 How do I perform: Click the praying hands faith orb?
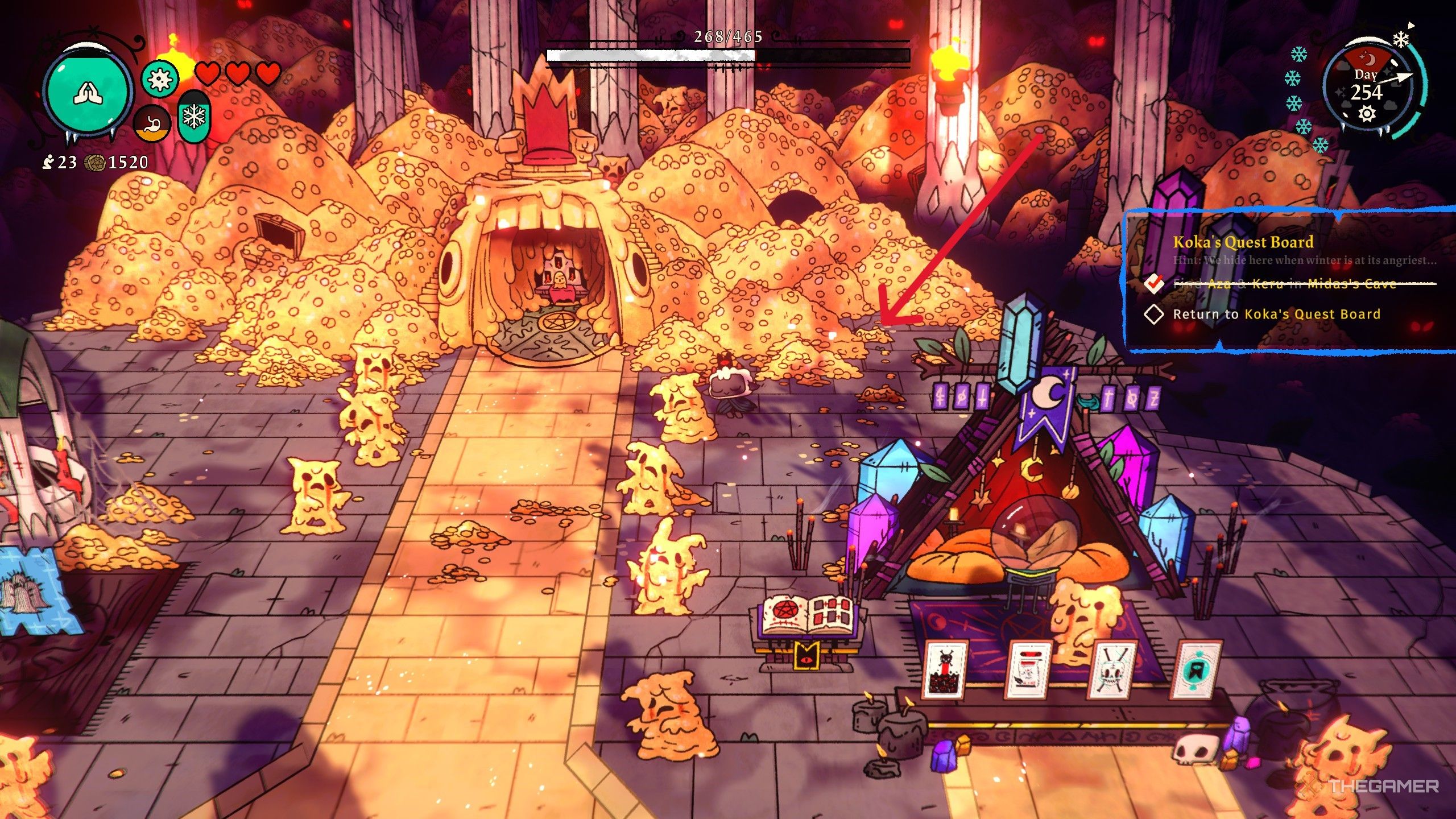[x=87, y=94]
